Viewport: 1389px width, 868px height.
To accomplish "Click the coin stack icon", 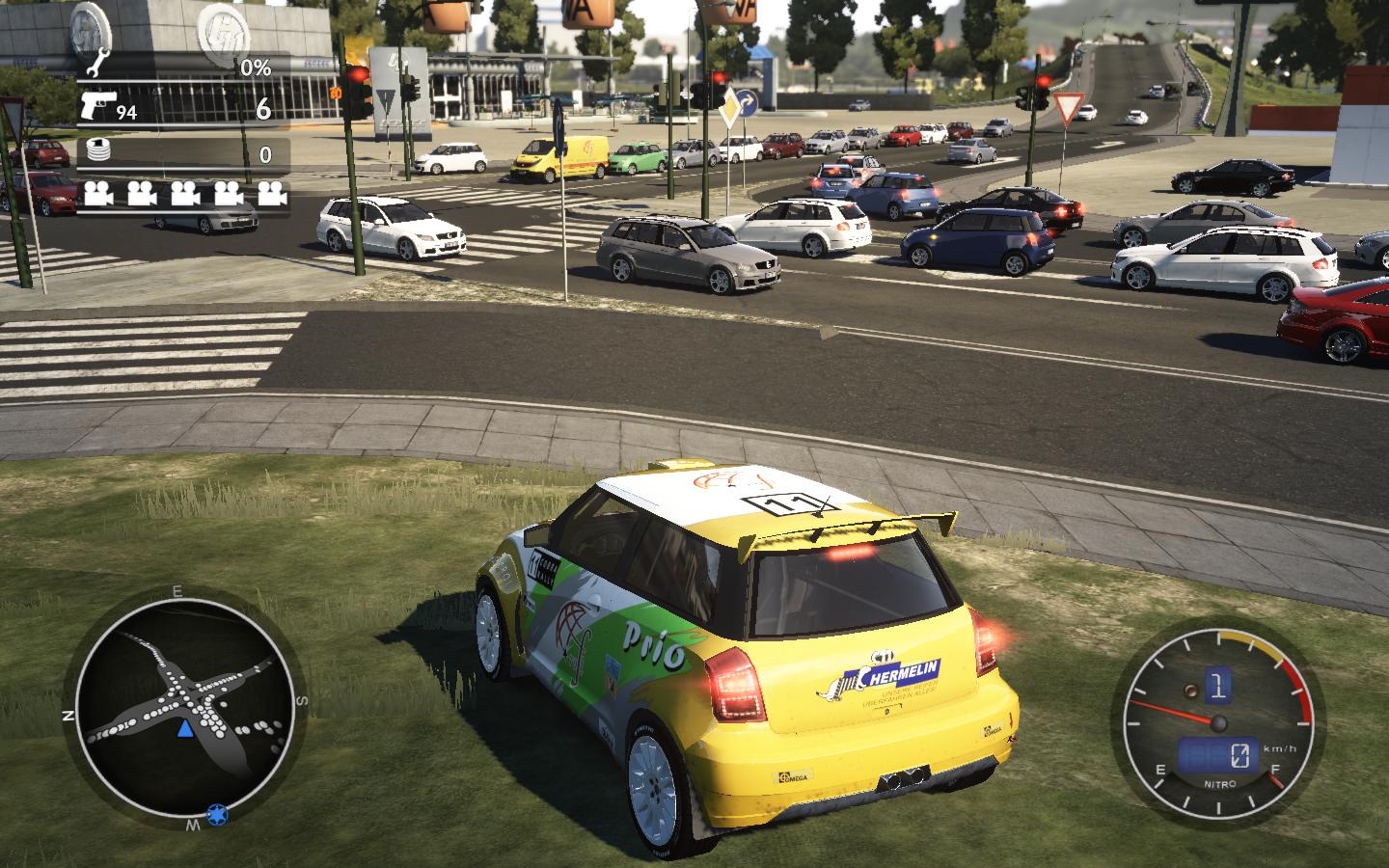I will click(x=96, y=151).
